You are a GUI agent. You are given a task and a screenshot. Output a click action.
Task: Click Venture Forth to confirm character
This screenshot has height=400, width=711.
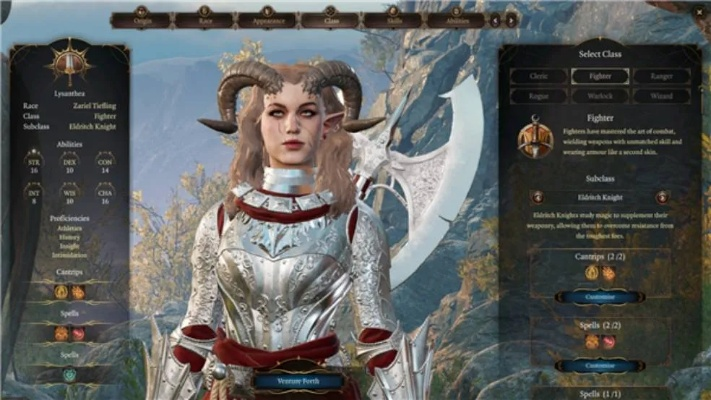(x=299, y=381)
